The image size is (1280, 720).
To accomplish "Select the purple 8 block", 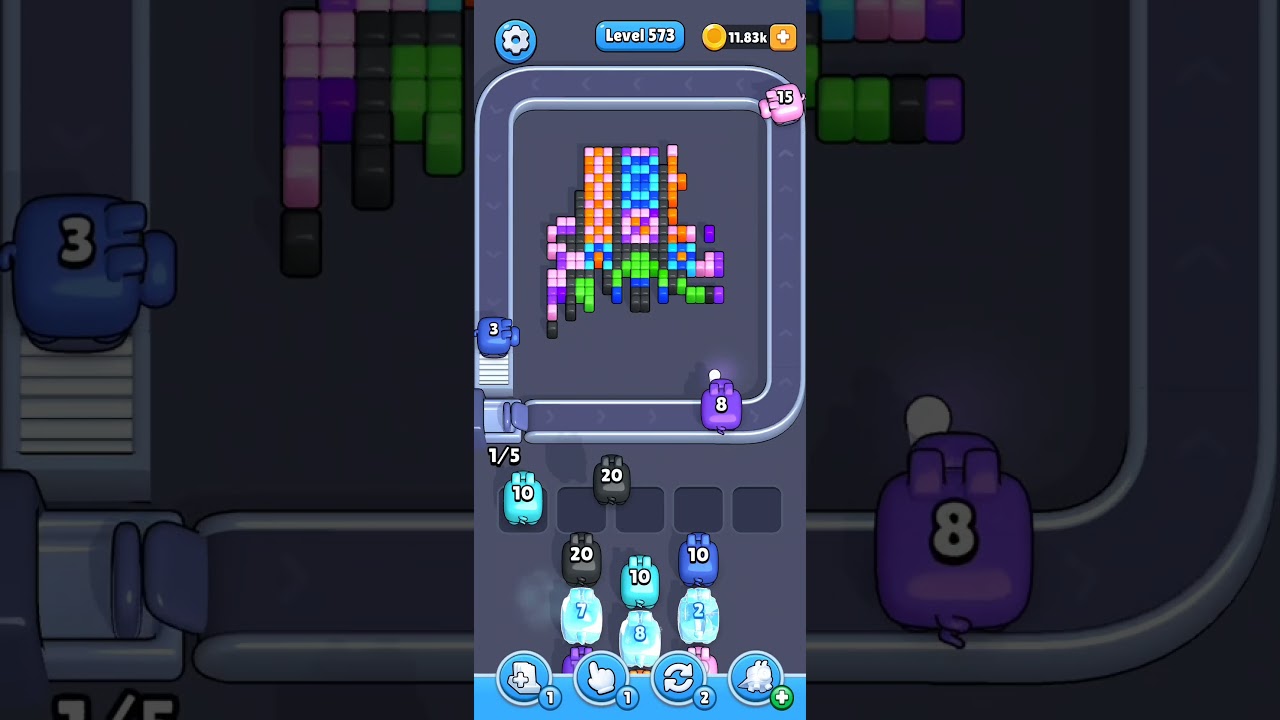I will pyautogui.click(x=720, y=405).
